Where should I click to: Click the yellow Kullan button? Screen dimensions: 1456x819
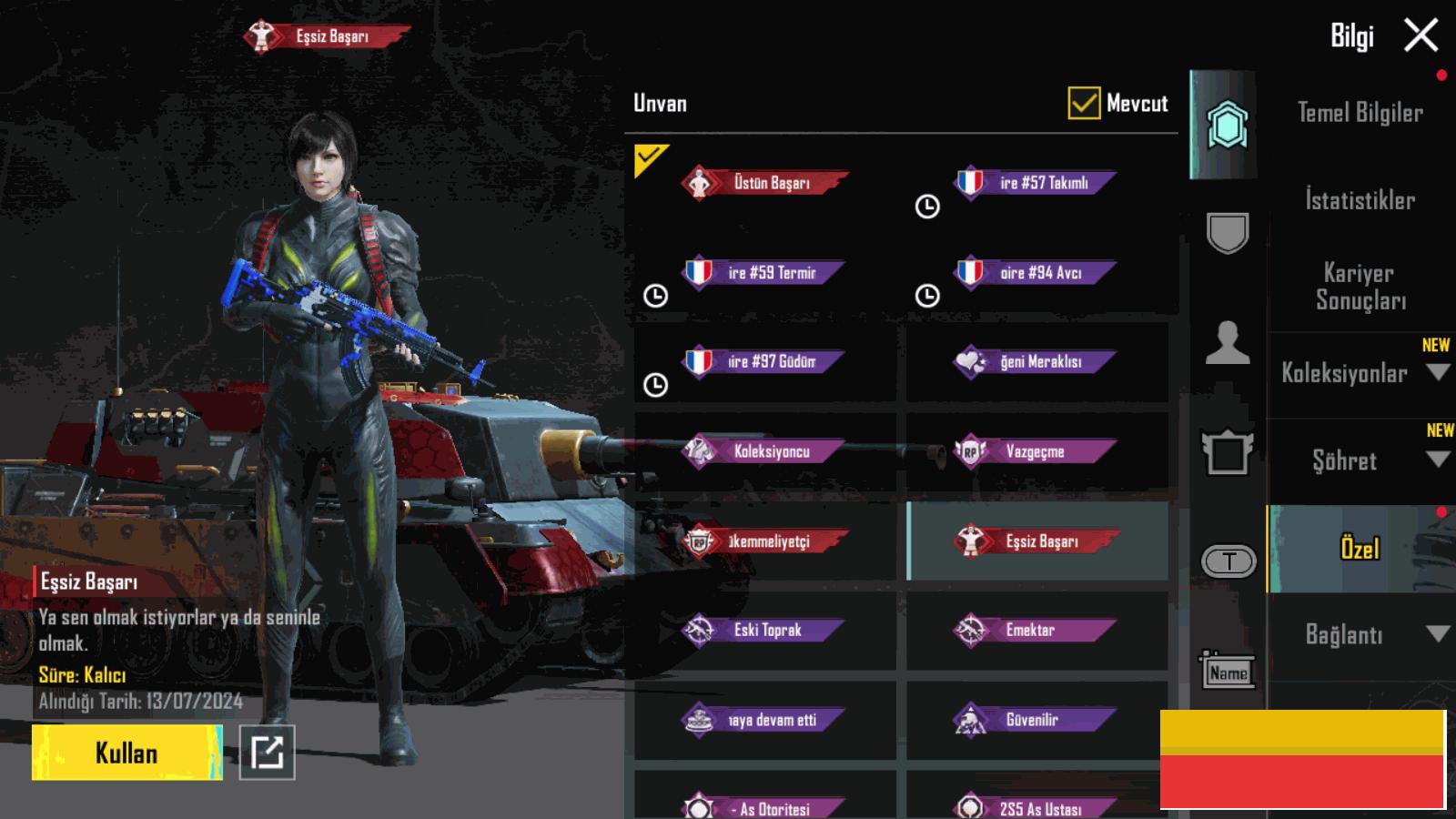(126, 753)
